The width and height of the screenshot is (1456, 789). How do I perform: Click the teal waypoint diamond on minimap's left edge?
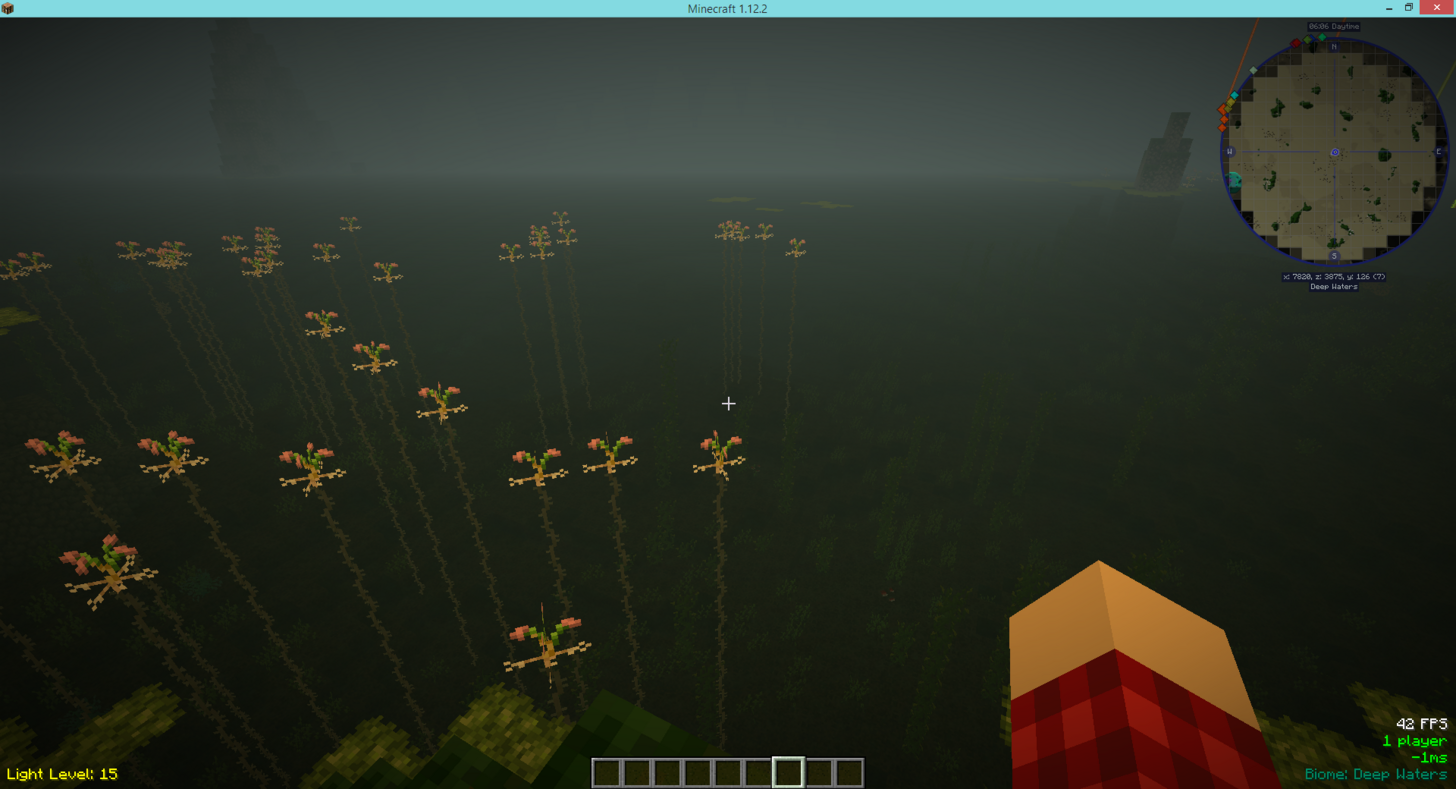pos(1234,95)
